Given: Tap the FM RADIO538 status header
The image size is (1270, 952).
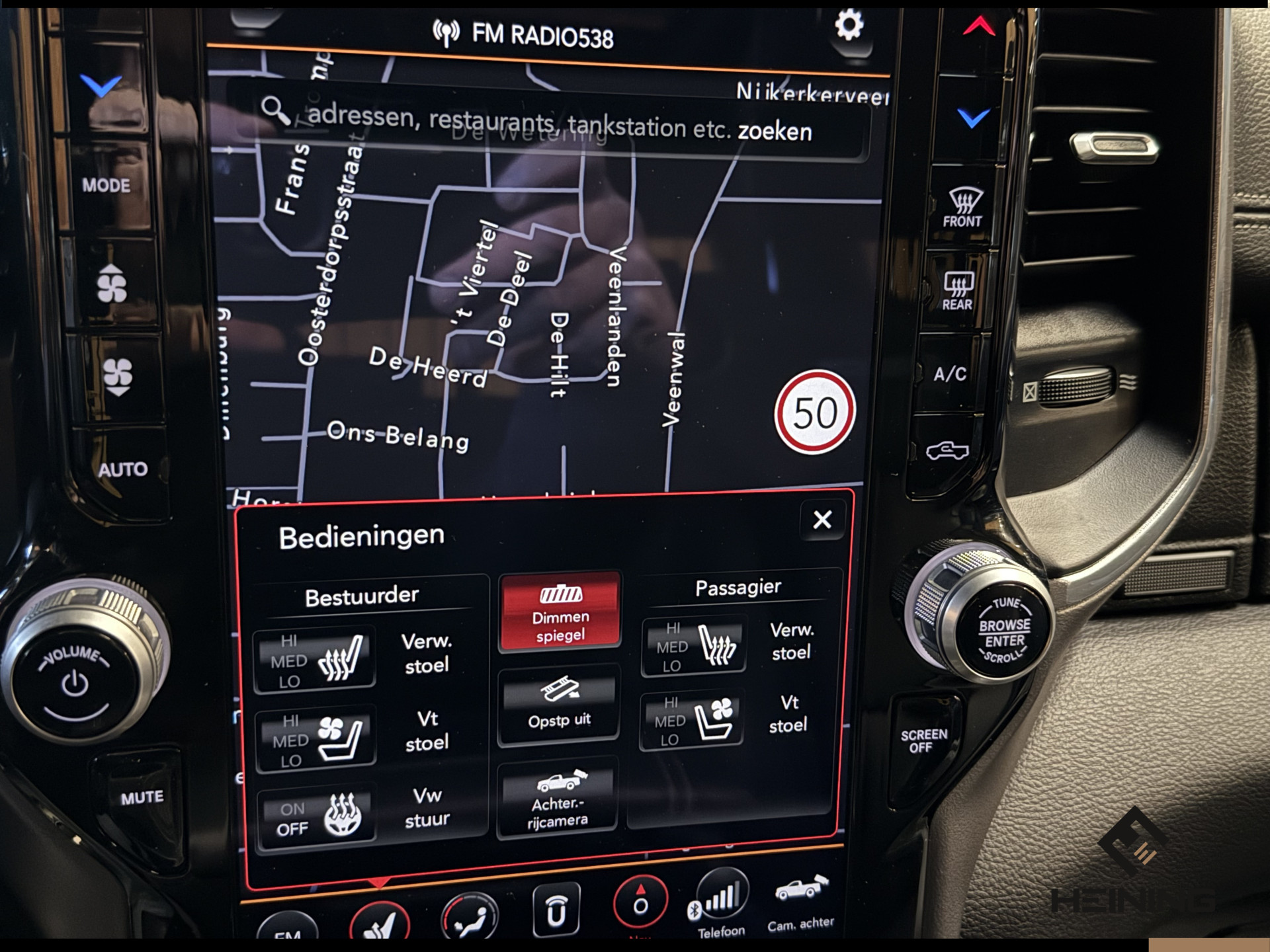Looking at the screenshot, I should pos(524,34).
